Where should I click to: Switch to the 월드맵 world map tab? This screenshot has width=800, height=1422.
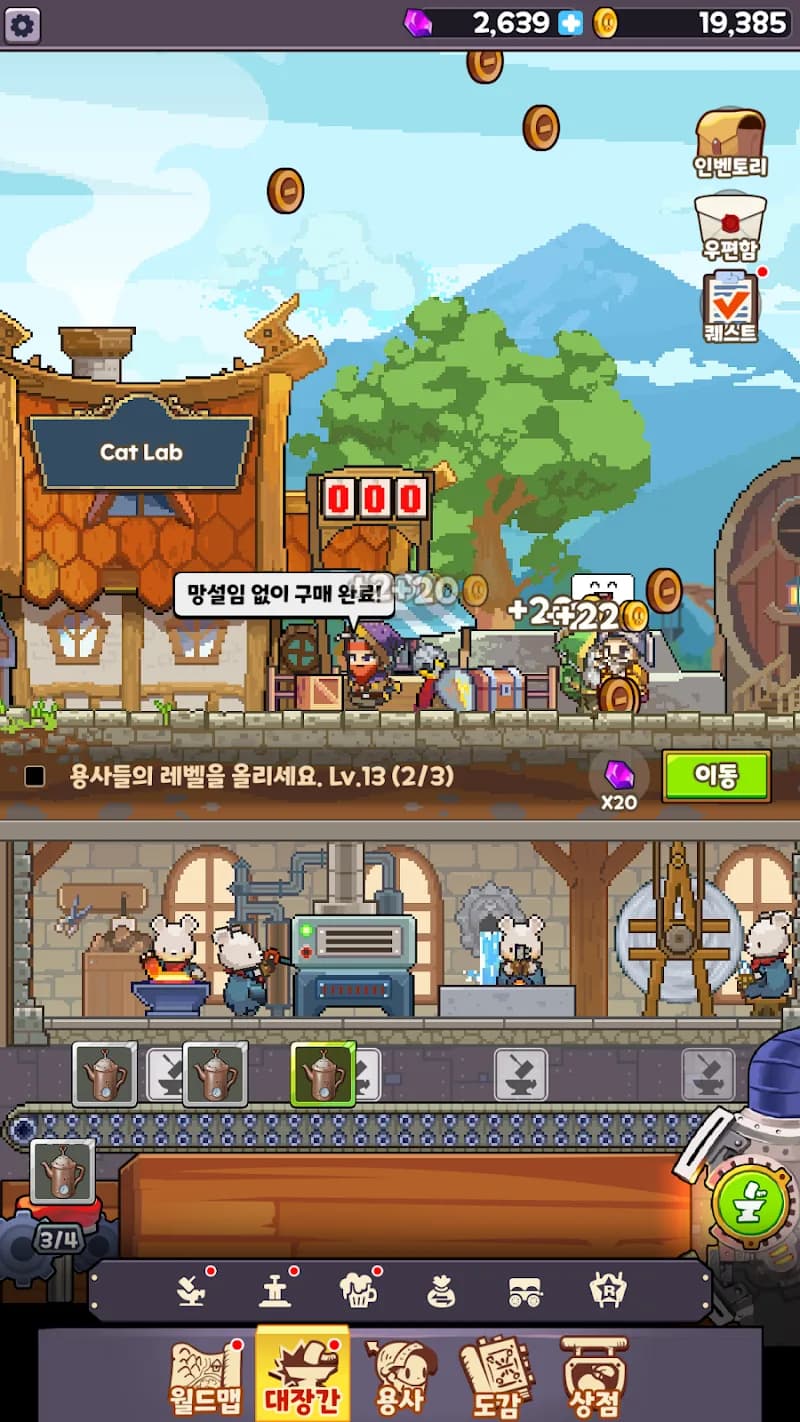coord(206,1378)
